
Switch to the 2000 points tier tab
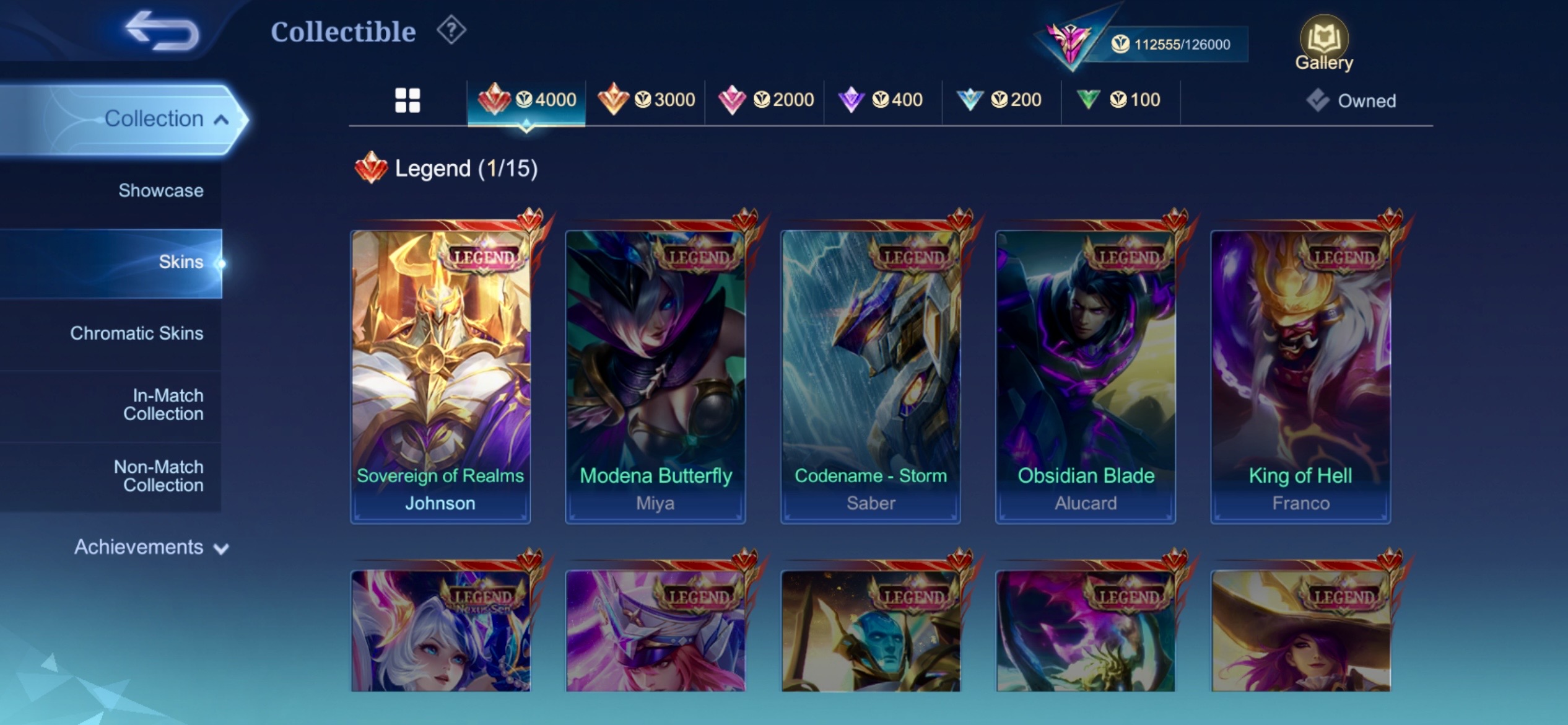pyautogui.click(x=765, y=100)
